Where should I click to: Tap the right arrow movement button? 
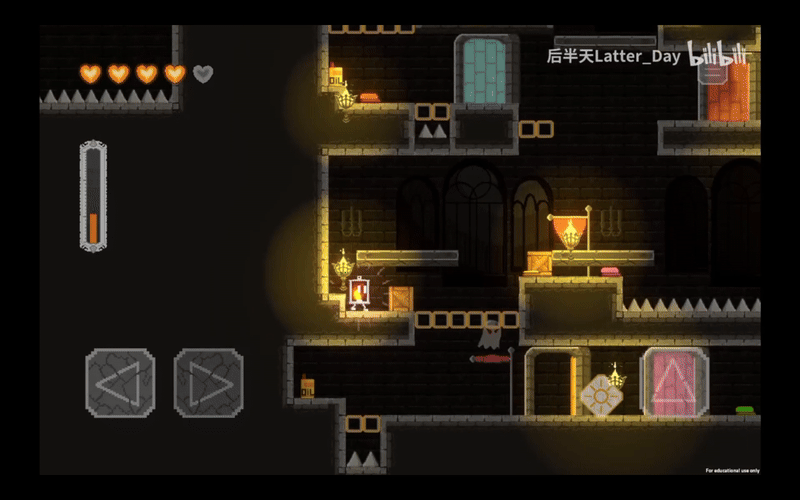coord(209,382)
